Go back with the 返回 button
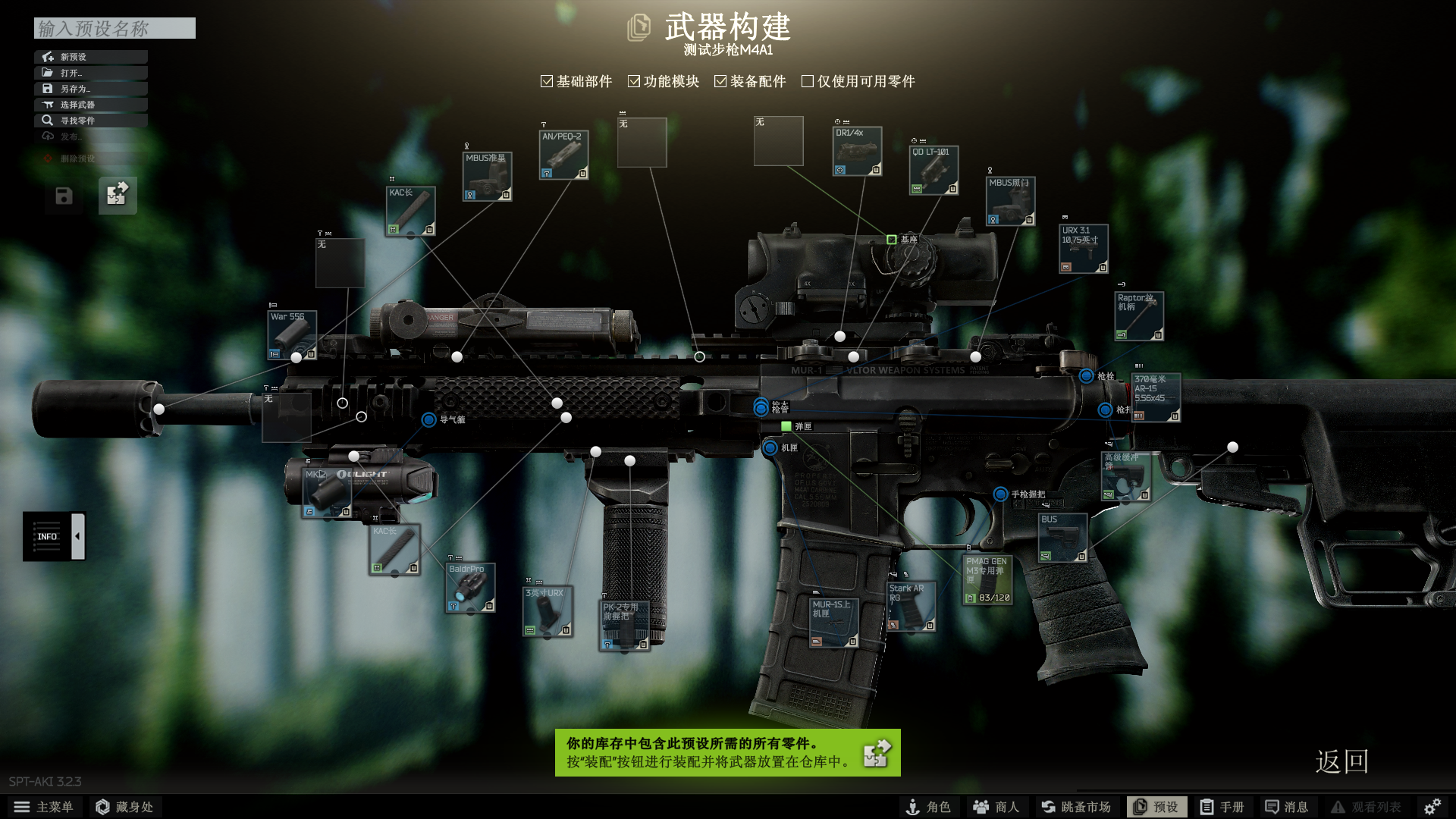The width and height of the screenshot is (1456, 819). pyautogui.click(x=1341, y=761)
